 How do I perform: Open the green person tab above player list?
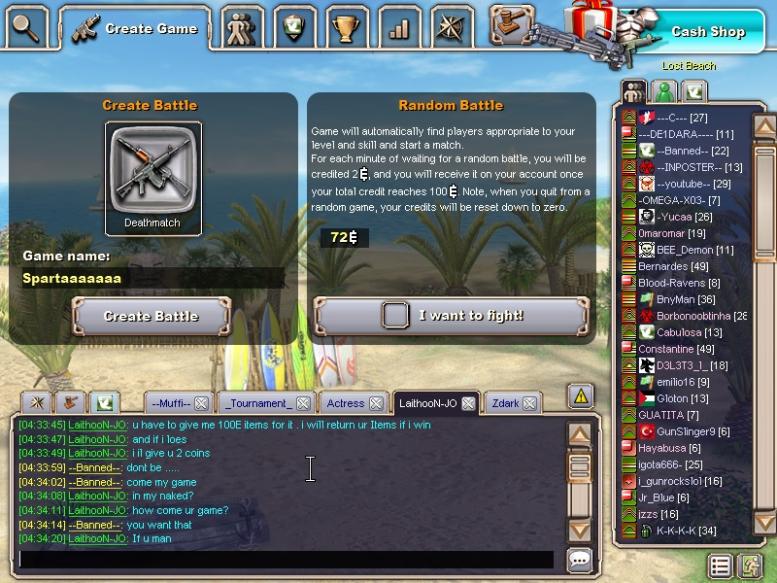pos(663,91)
